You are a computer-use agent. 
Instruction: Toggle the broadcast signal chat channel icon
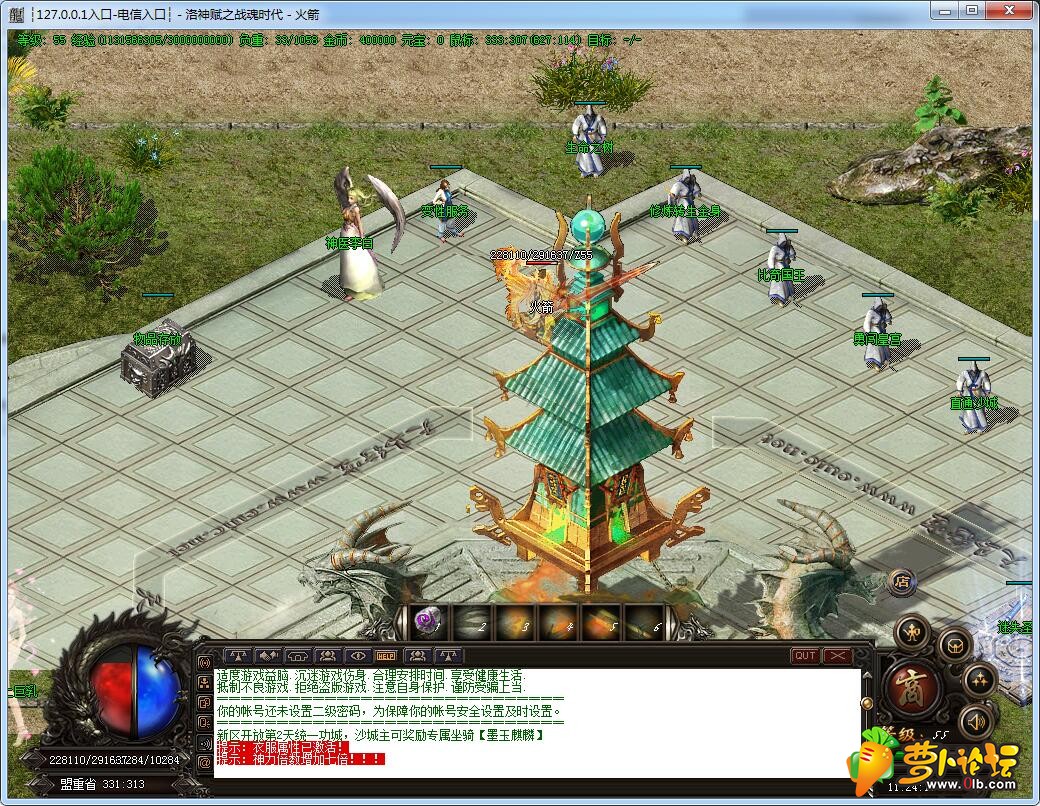[x=205, y=662]
